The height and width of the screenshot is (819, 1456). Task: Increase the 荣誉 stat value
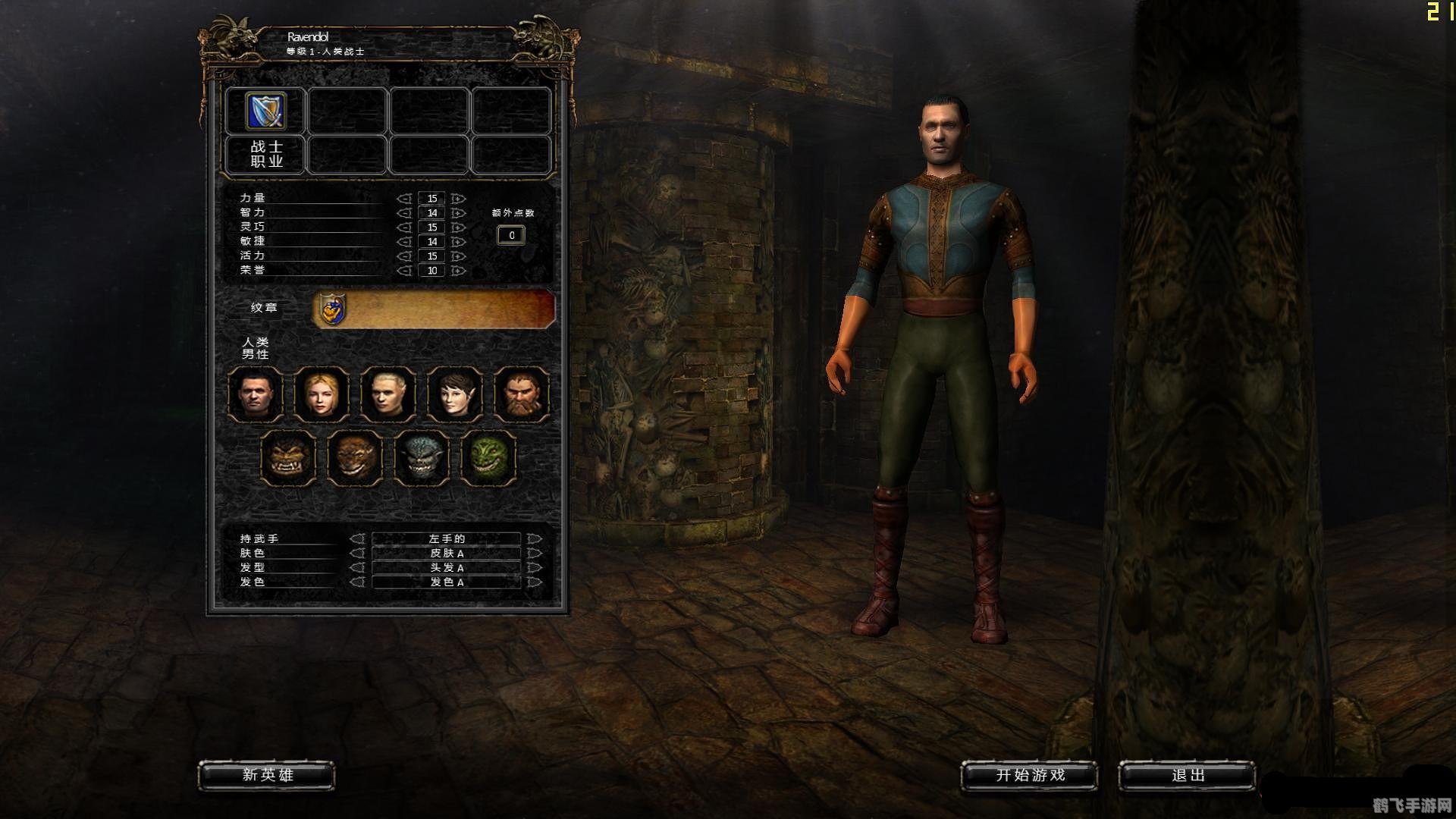(458, 271)
